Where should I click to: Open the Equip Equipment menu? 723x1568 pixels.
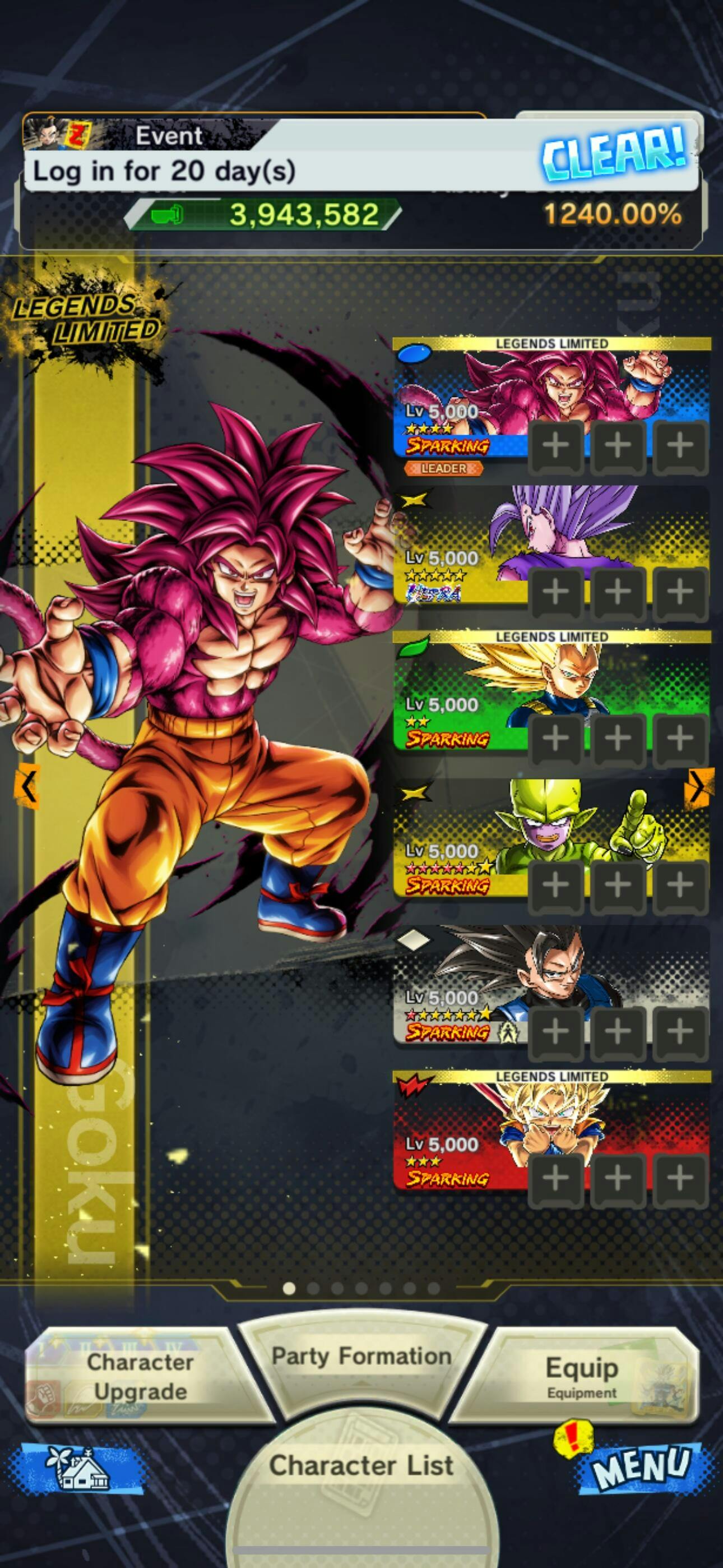[581, 1376]
